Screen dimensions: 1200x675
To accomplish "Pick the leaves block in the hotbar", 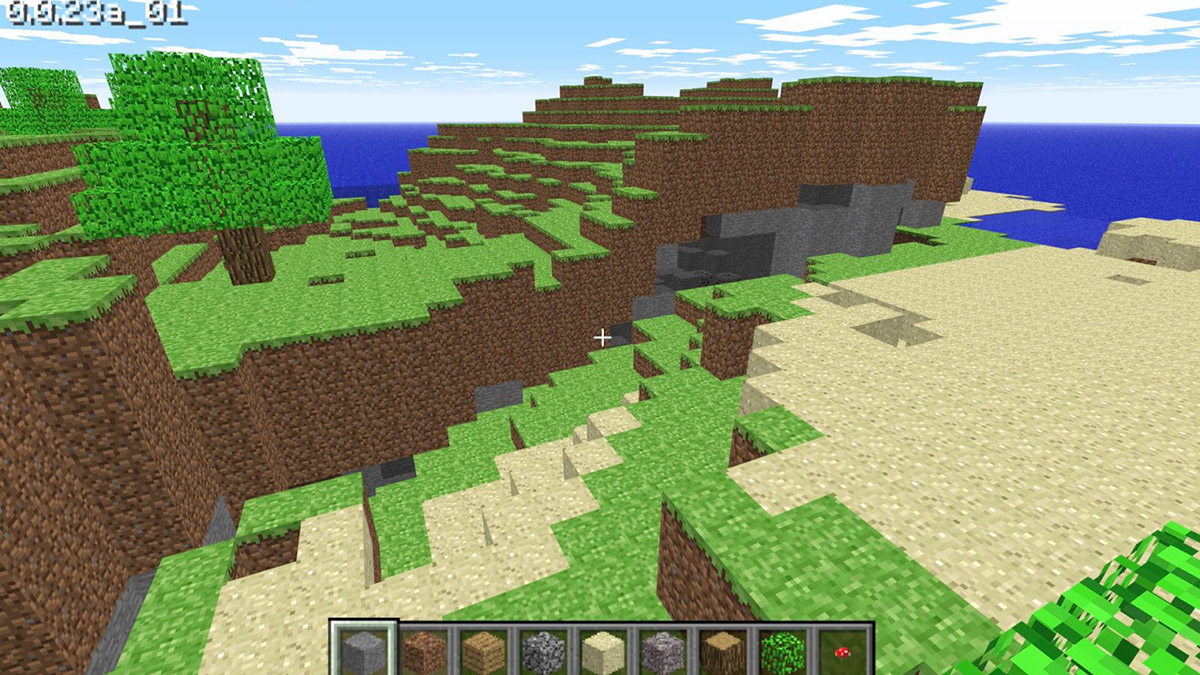I will 781,651.
